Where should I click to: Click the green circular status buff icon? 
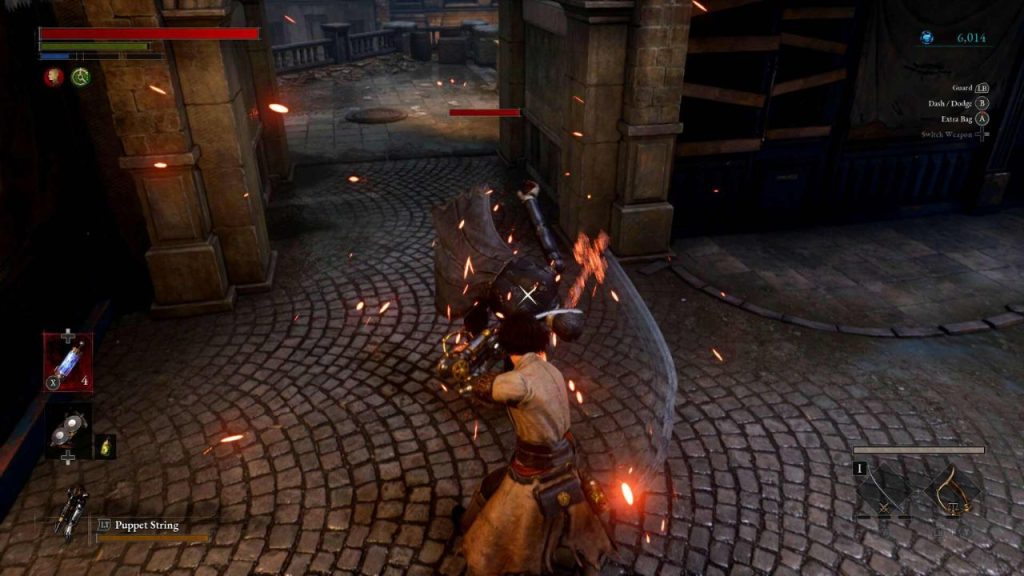(x=80, y=76)
